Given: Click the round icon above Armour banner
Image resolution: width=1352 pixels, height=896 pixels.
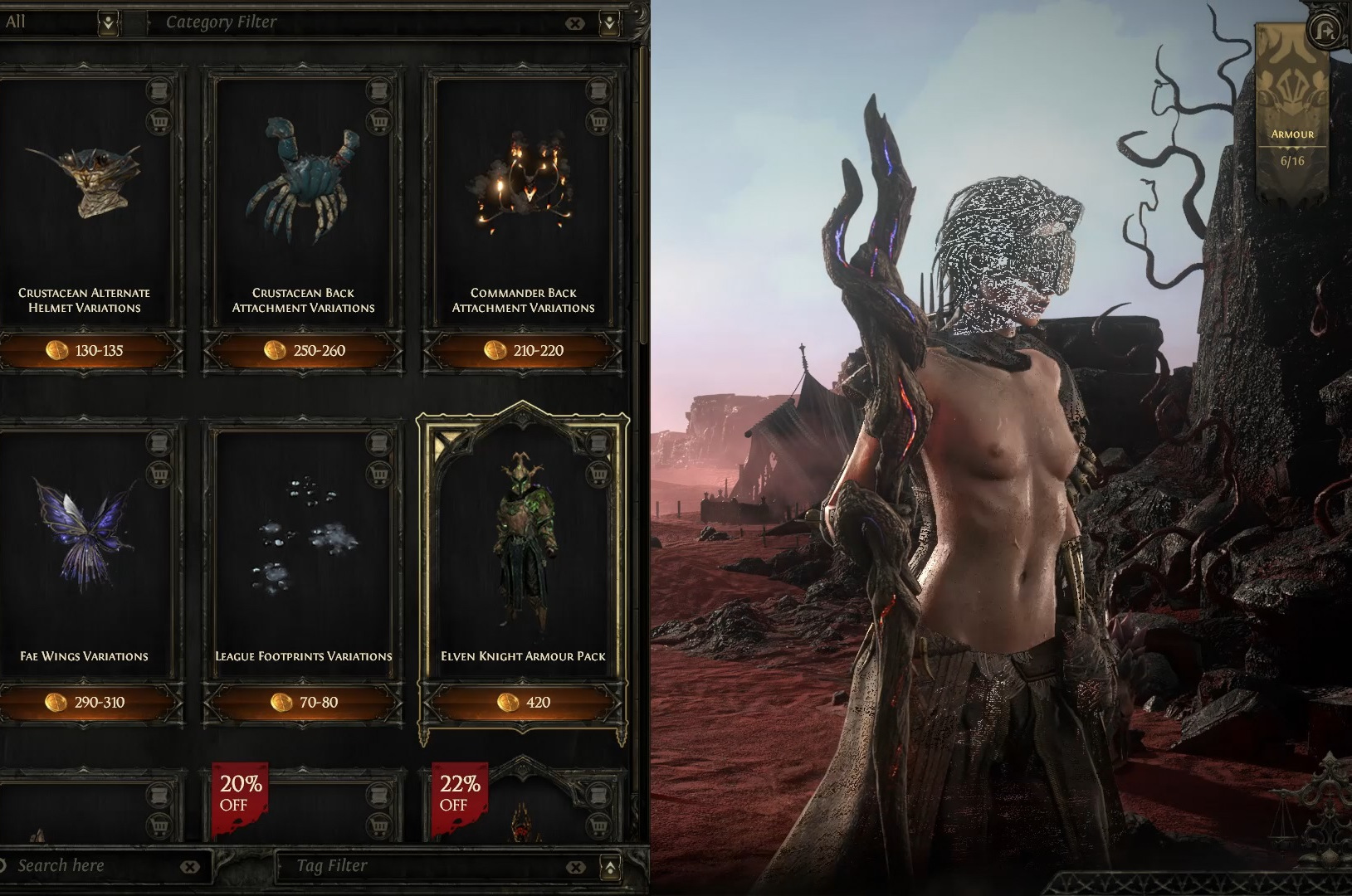Looking at the screenshot, I should point(1324,31).
